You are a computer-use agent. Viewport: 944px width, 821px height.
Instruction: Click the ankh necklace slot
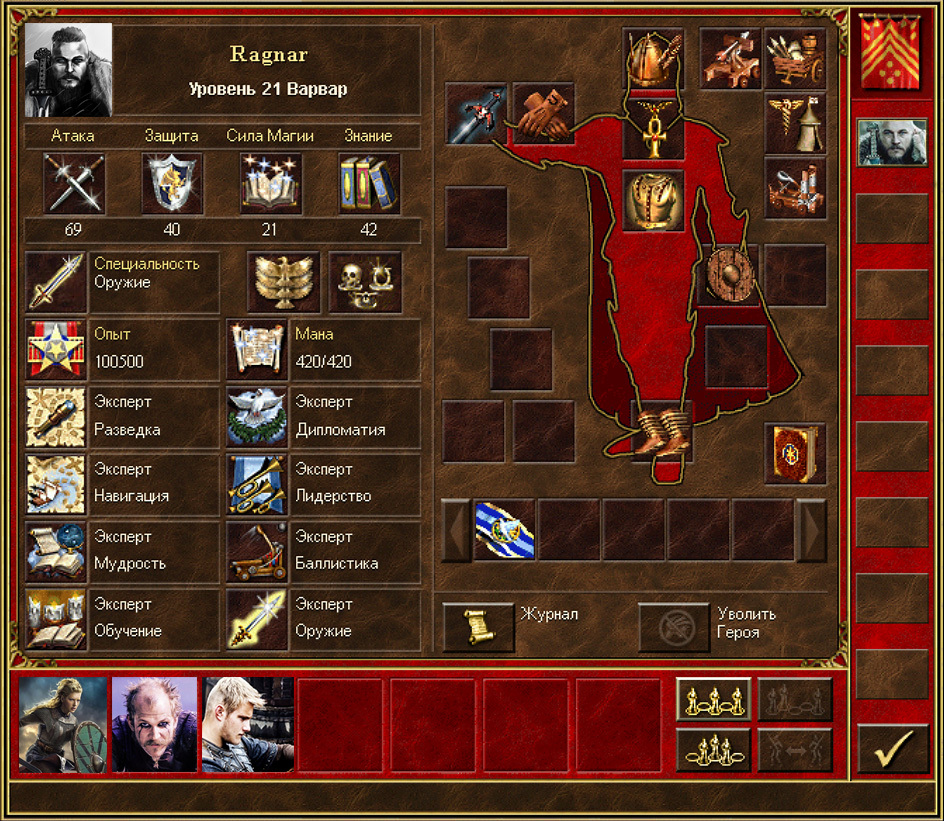pyautogui.click(x=653, y=129)
